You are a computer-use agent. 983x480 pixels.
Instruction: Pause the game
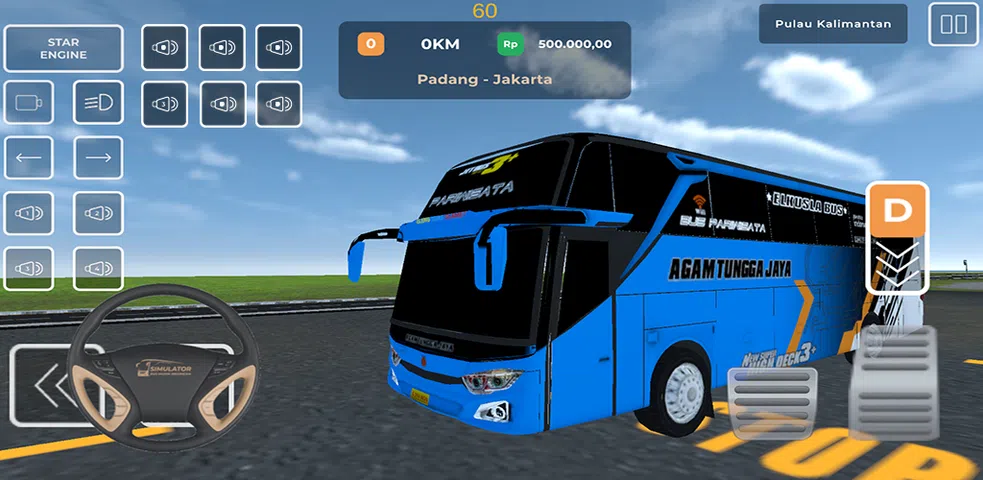(x=953, y=24)
